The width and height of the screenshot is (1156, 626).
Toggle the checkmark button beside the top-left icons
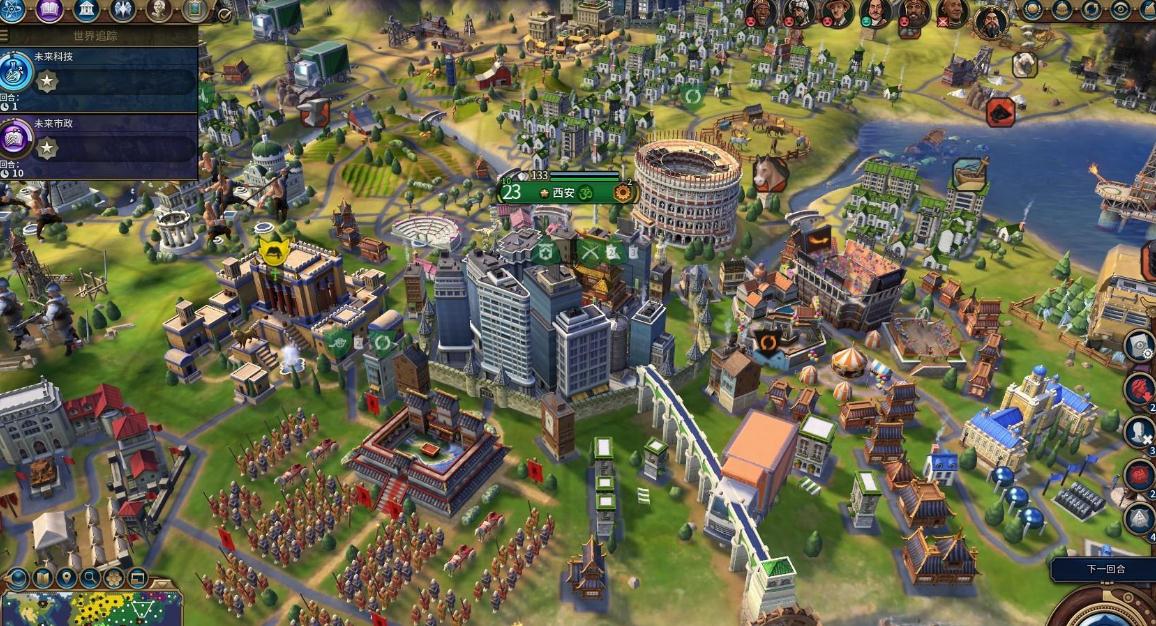click(224, 14)
